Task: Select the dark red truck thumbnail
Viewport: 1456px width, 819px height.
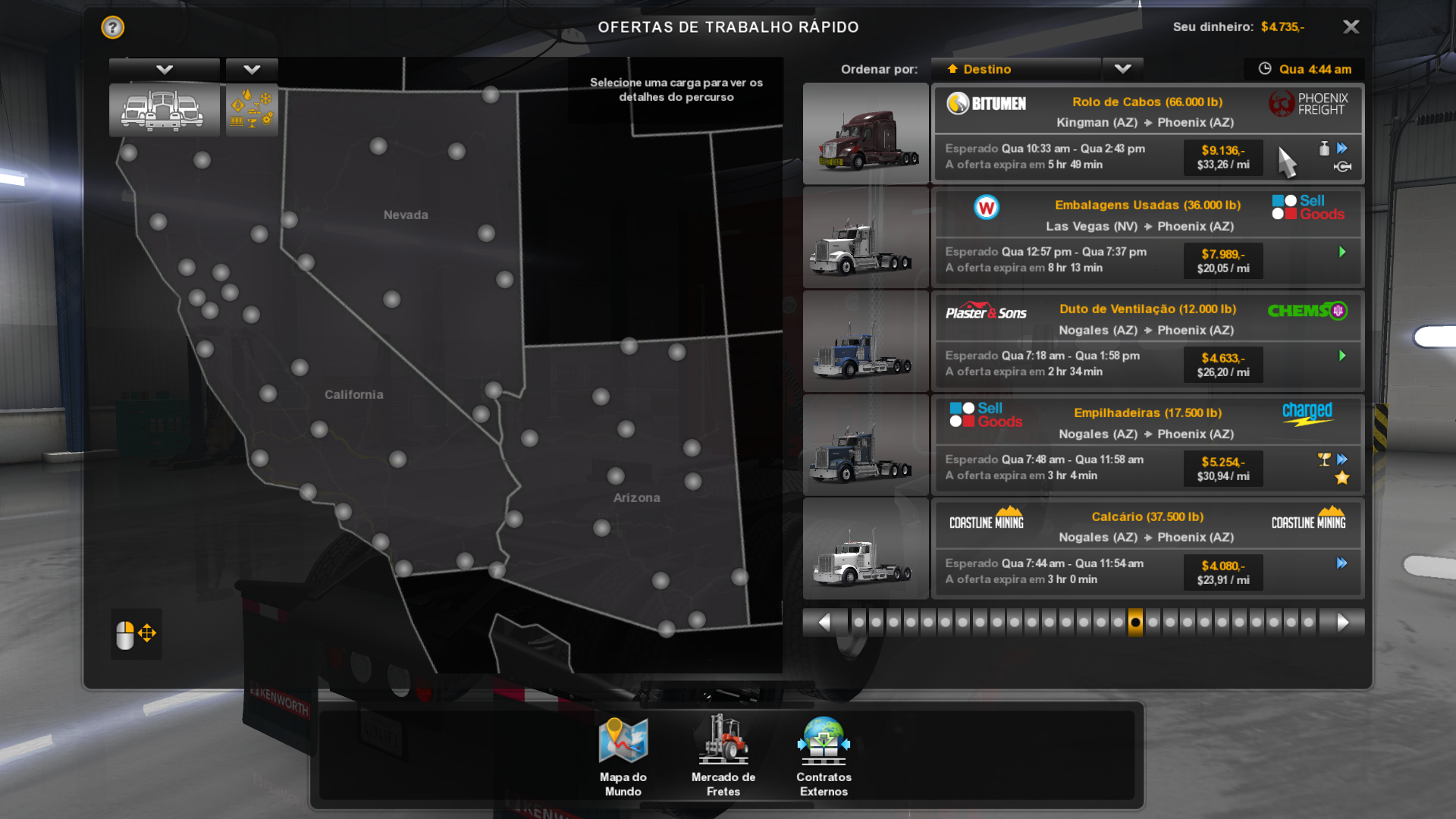Action: pos(865,134)
